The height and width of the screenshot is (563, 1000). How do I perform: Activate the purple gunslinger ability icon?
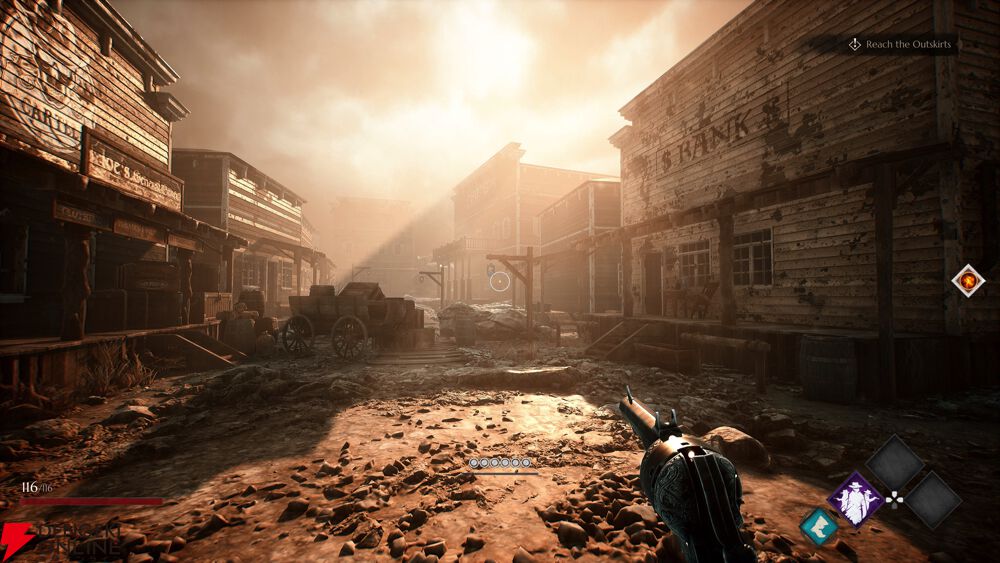tap(855, 499)
